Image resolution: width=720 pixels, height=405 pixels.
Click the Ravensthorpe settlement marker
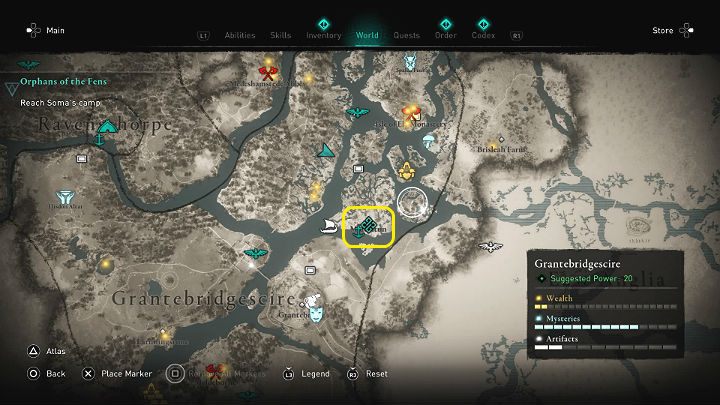(x=102, y=141)
